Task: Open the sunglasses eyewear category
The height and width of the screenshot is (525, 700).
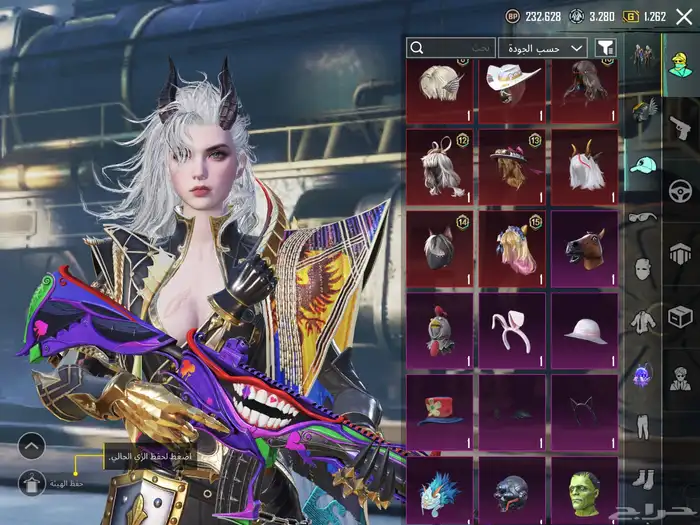Action: click(642, 216)
